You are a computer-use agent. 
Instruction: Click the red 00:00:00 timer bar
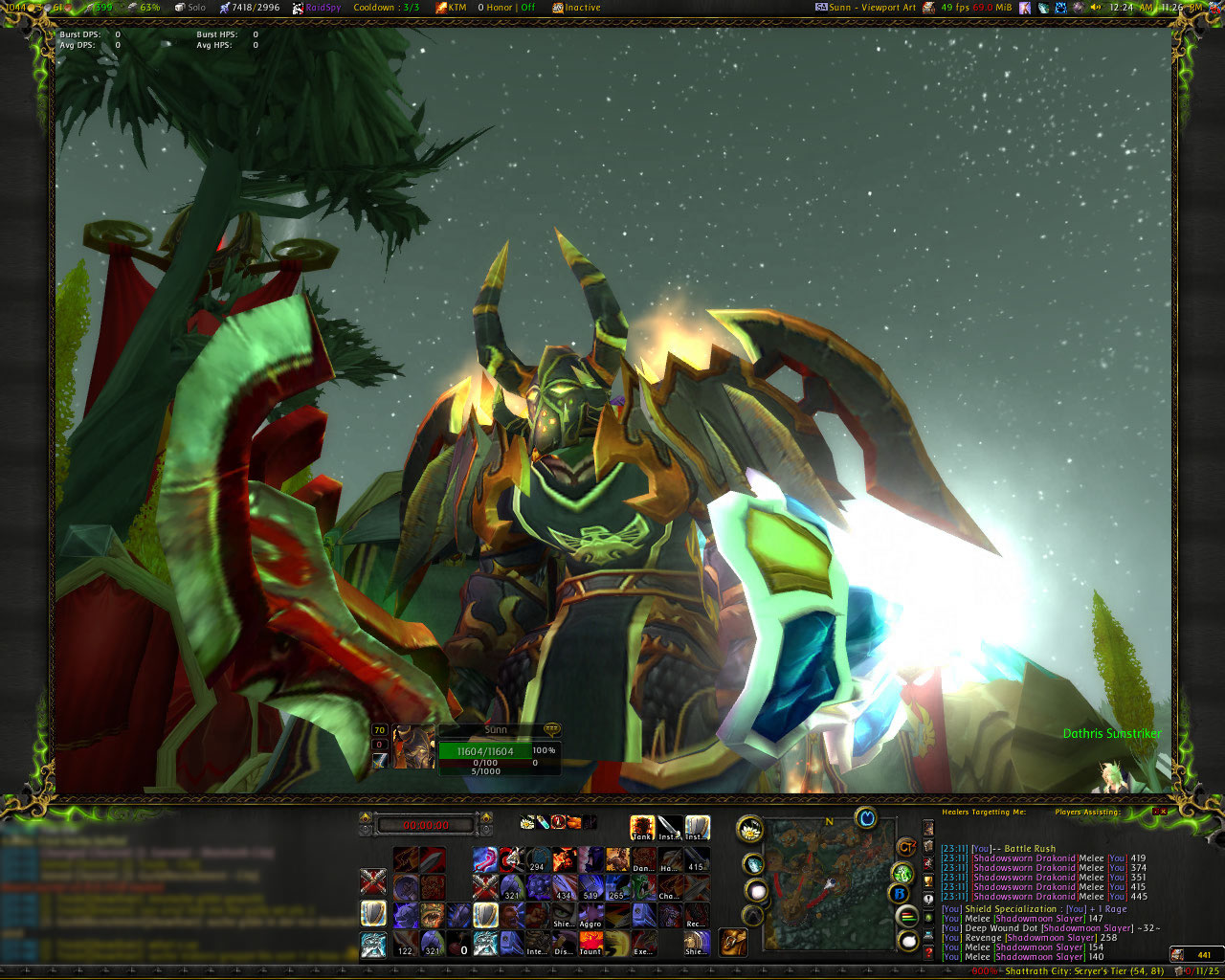point(426,824)
